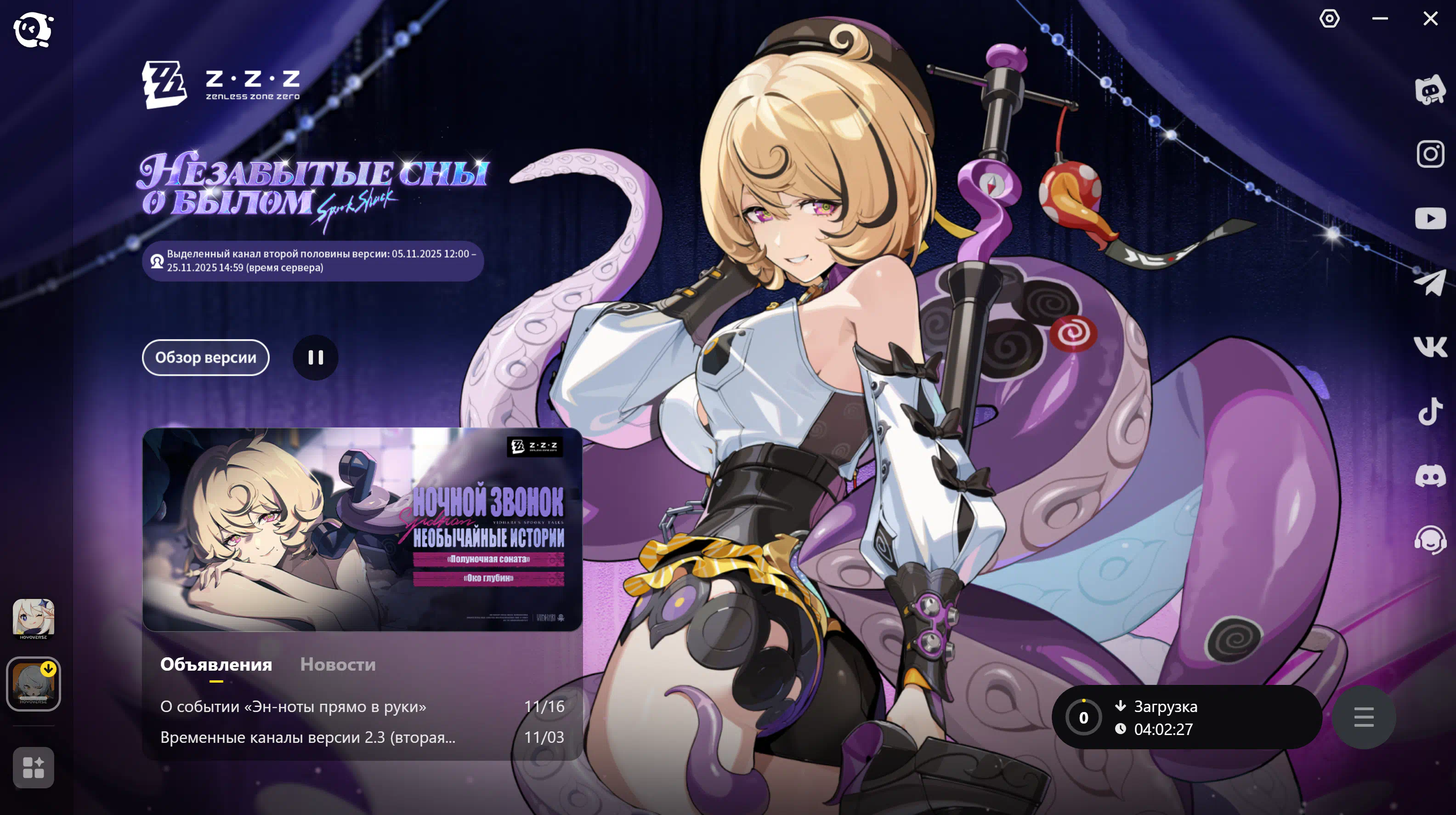The width and height of the screenshot is (1456, 815).
Task: Select the Zenless Zone Zero game icon
Action: click(x=34, y=684)
